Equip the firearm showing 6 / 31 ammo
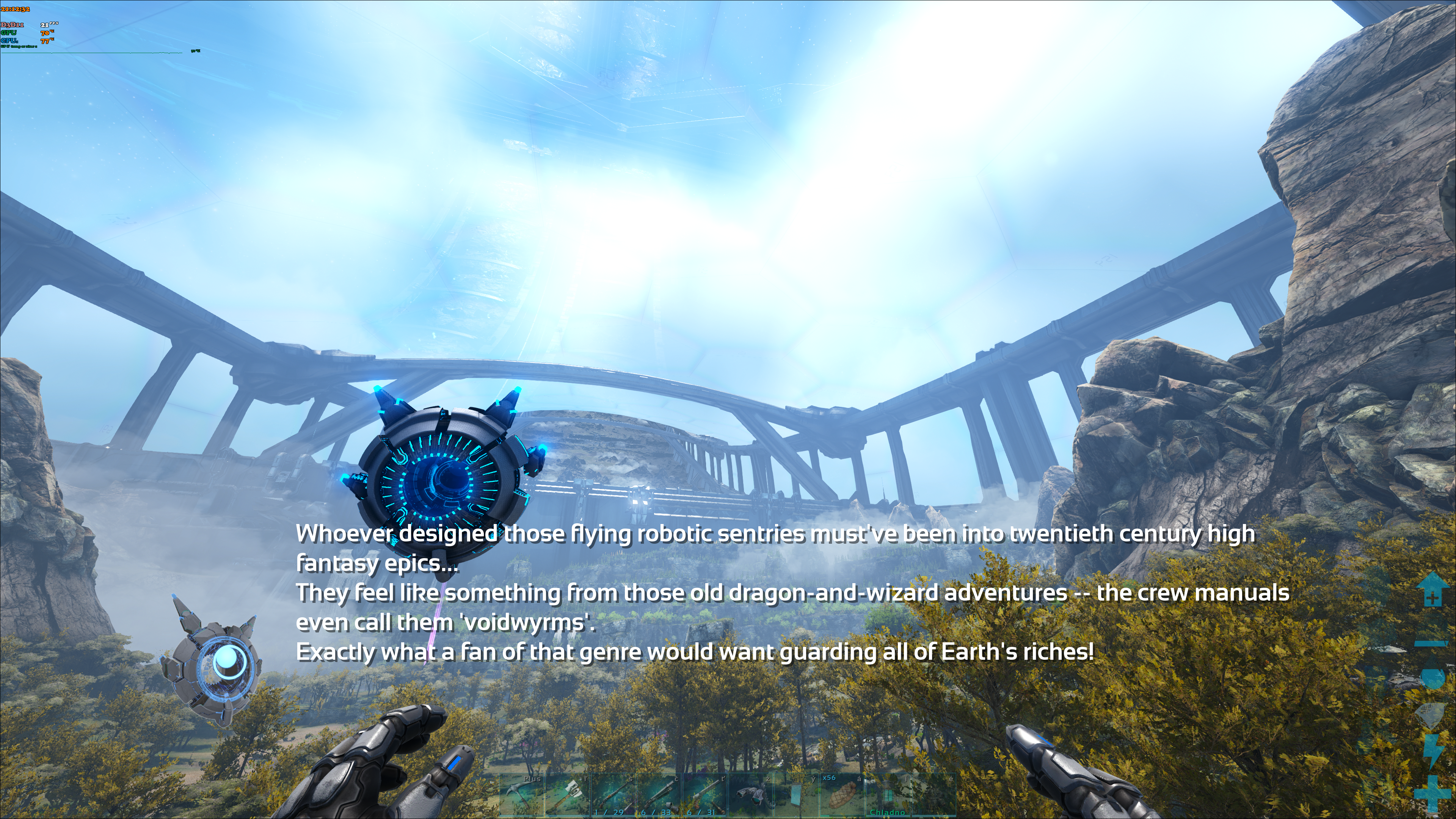 click(x=704, y=795)
